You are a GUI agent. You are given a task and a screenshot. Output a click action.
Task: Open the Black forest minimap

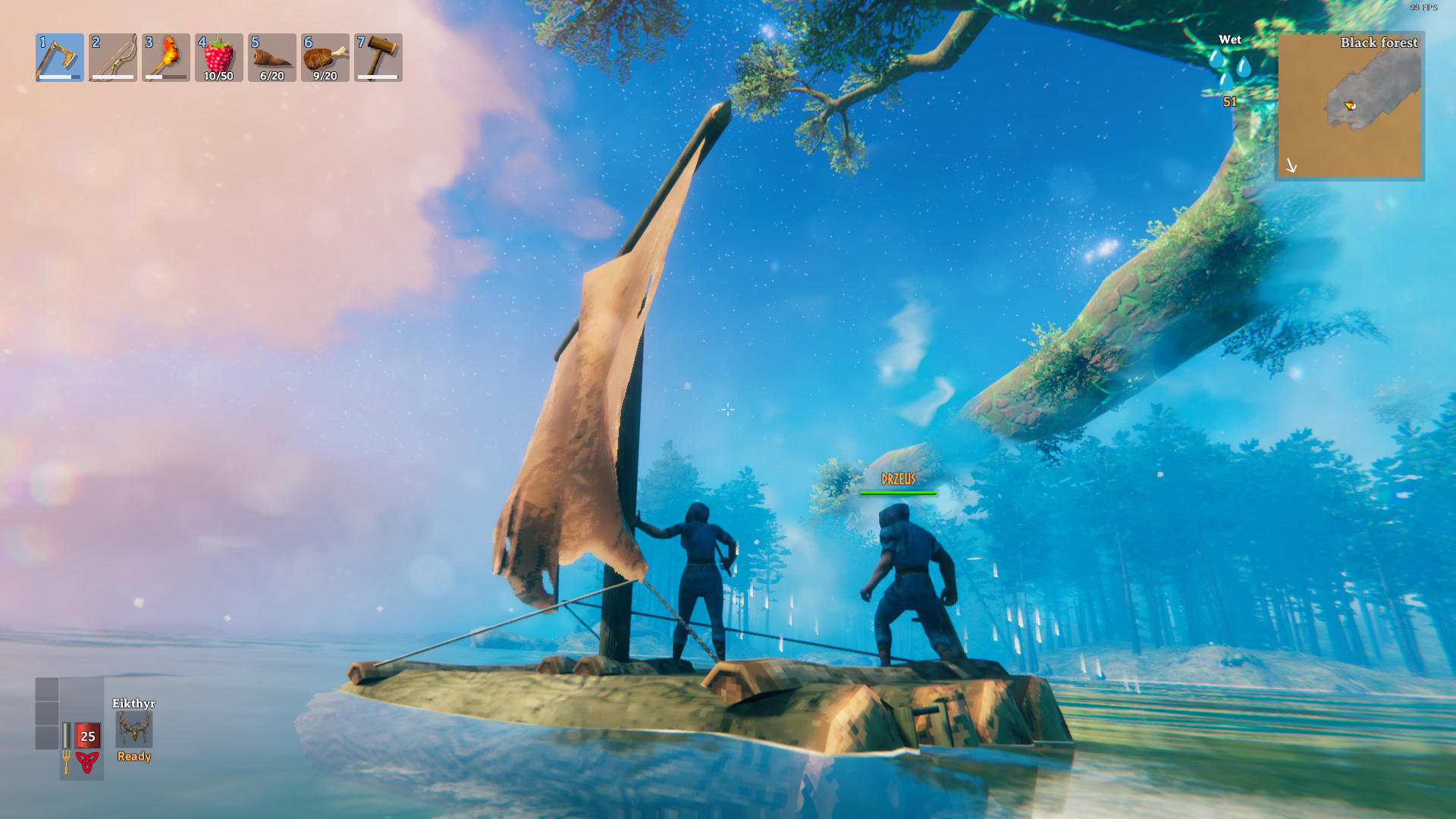[x=1349, y=105]
